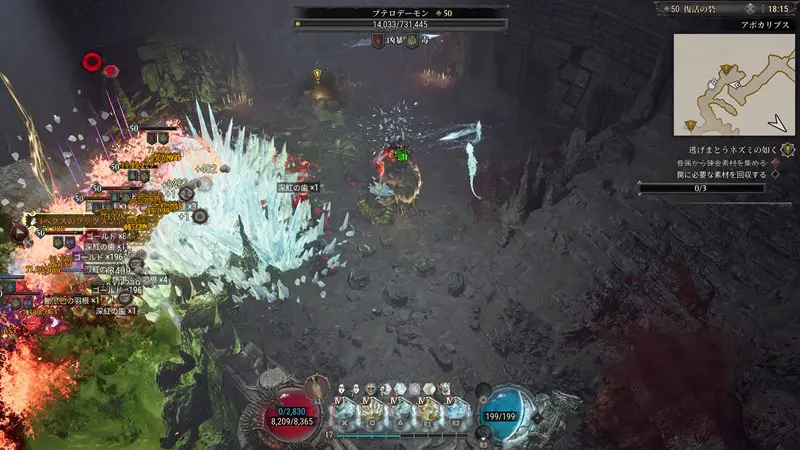Activate the skill in the R2 slot
Viewport: 800px width, 450px height.
(457, 410)
